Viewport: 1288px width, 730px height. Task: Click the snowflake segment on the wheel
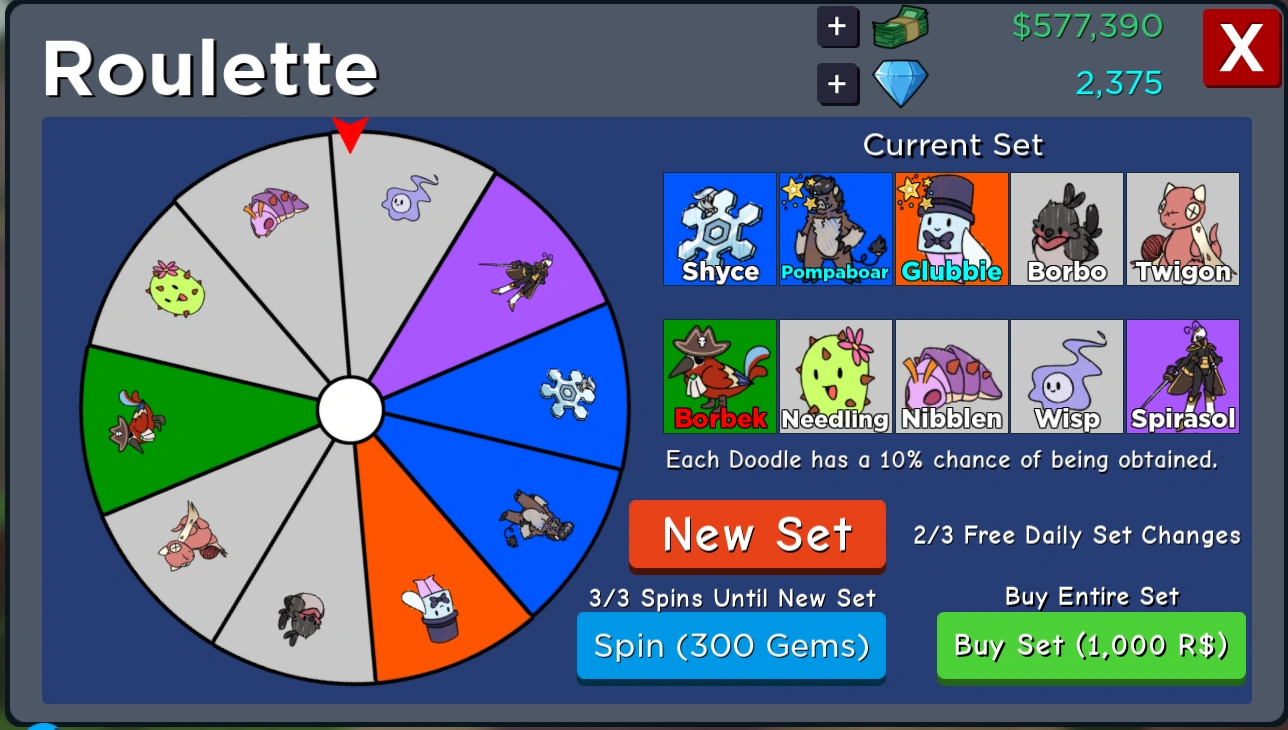tap(568, 395)
